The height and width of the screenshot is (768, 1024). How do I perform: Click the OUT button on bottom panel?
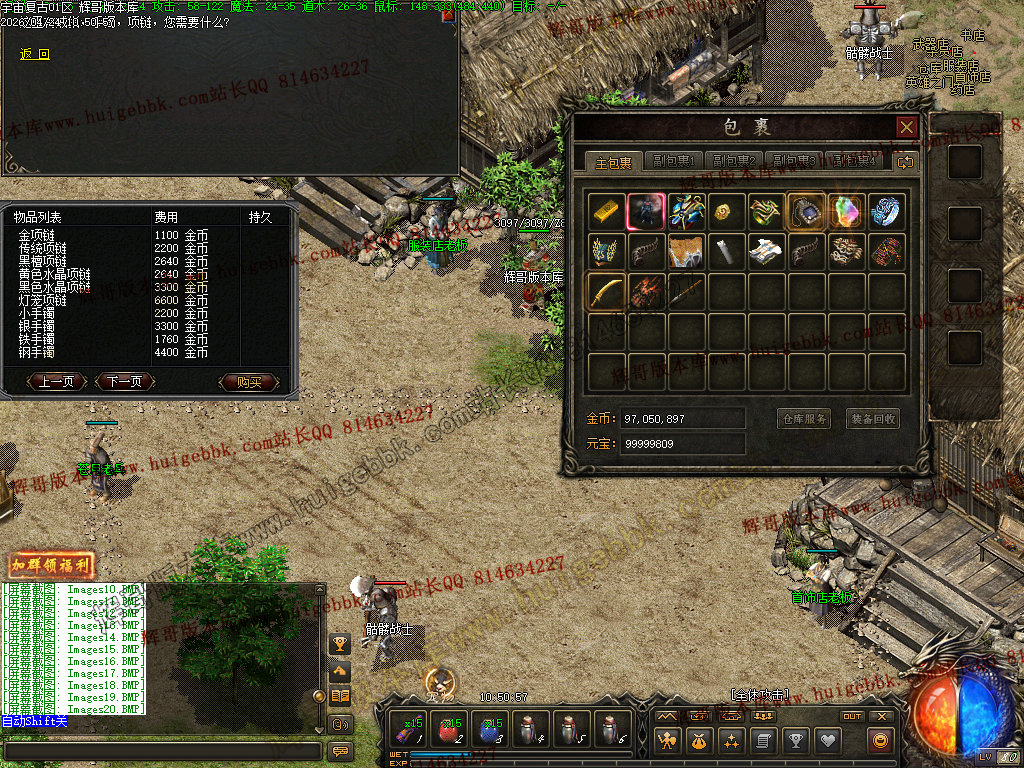point(852,716)
